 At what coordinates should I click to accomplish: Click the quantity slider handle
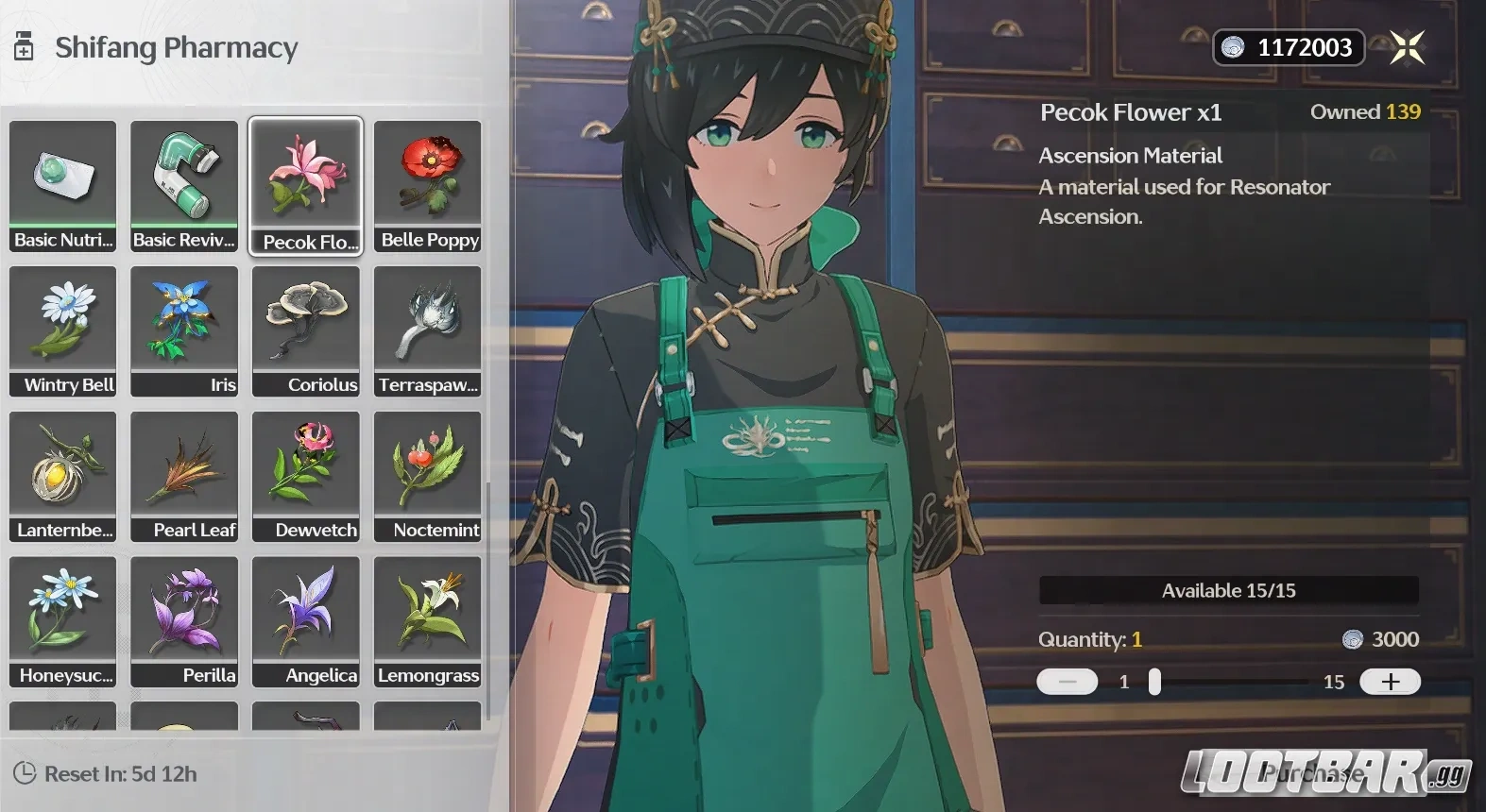pos(1154,682)
